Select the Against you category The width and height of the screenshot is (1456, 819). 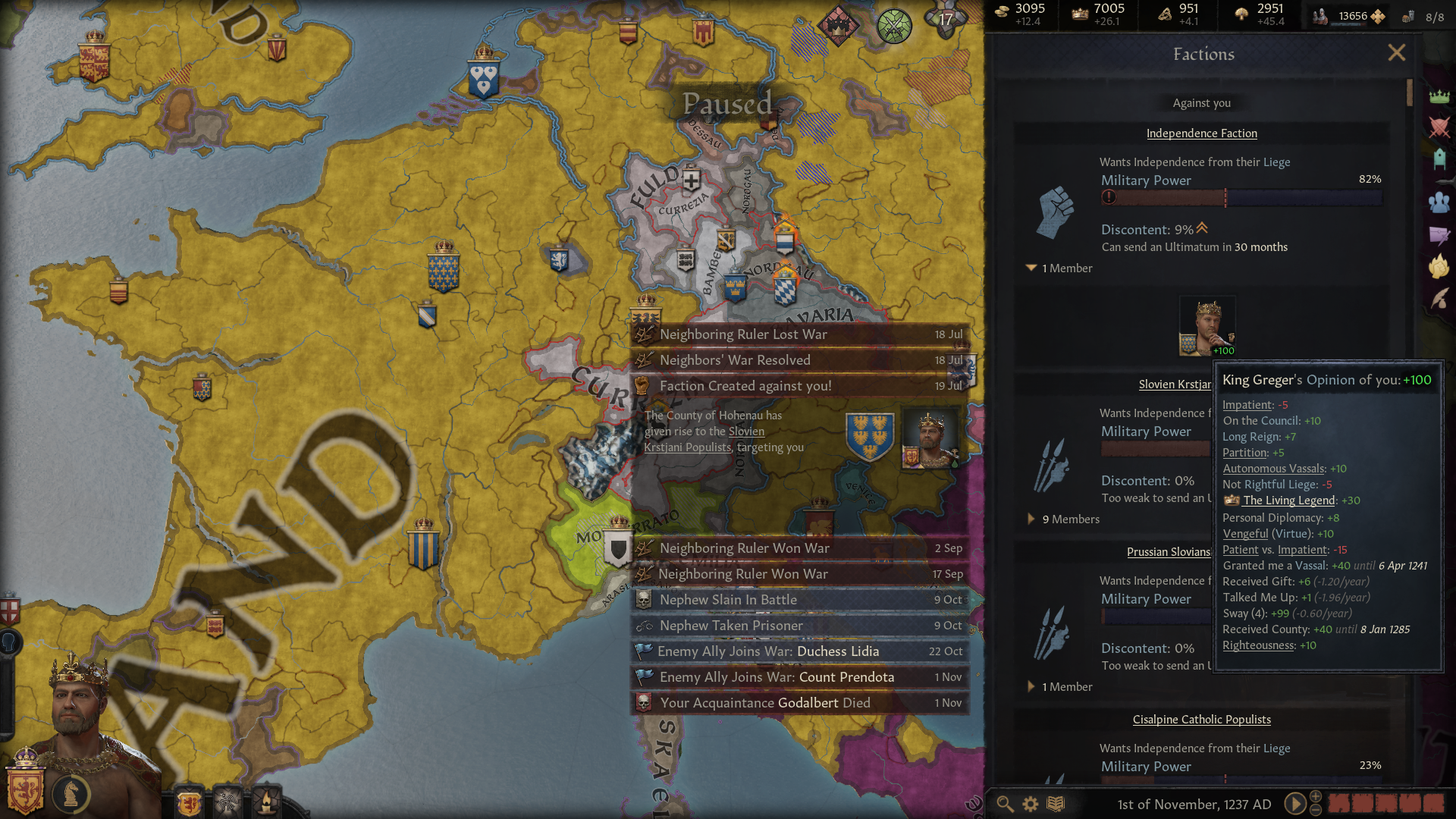(1201, 103)
